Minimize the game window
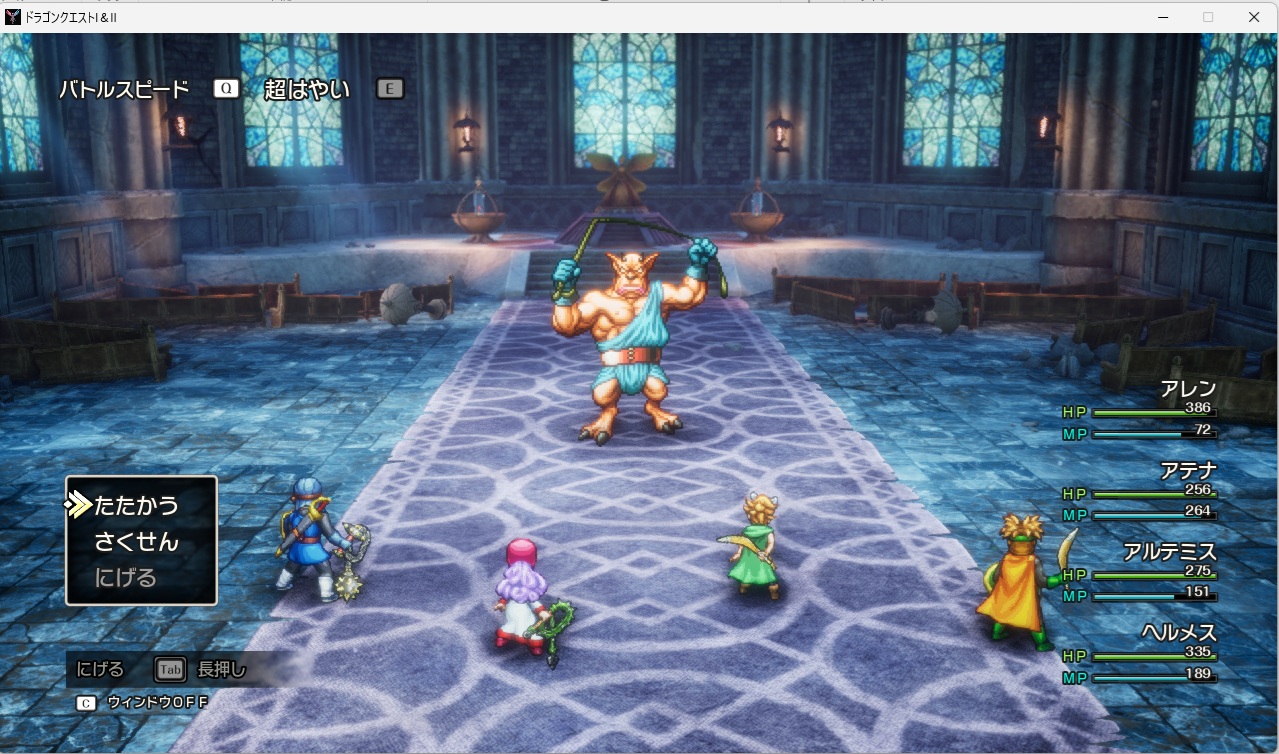Screen dimensions: 1279x754 pyautogui.click(x=1163, y=17)
